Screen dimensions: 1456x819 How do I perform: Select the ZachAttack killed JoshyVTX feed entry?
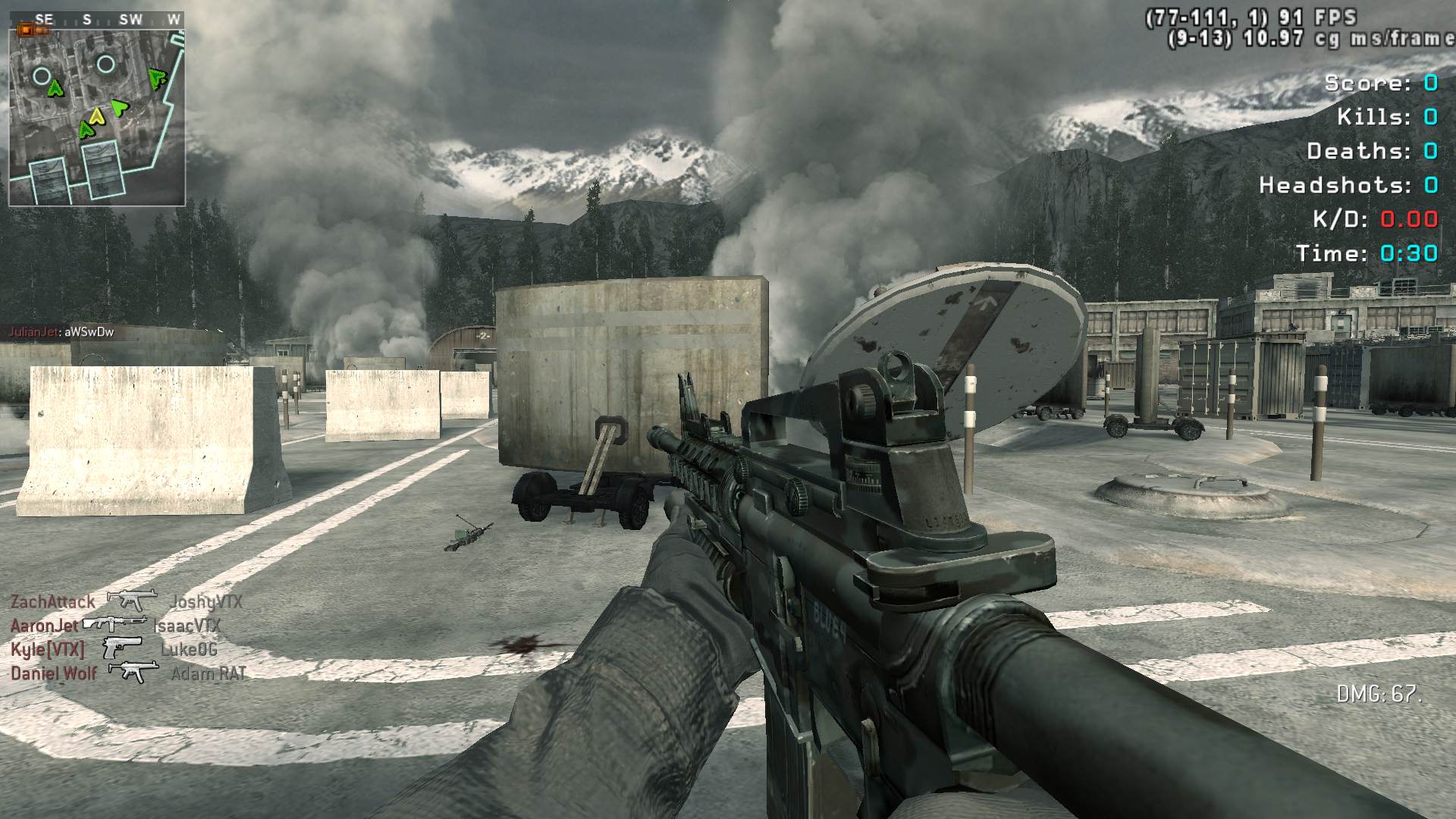pos(127,601)
